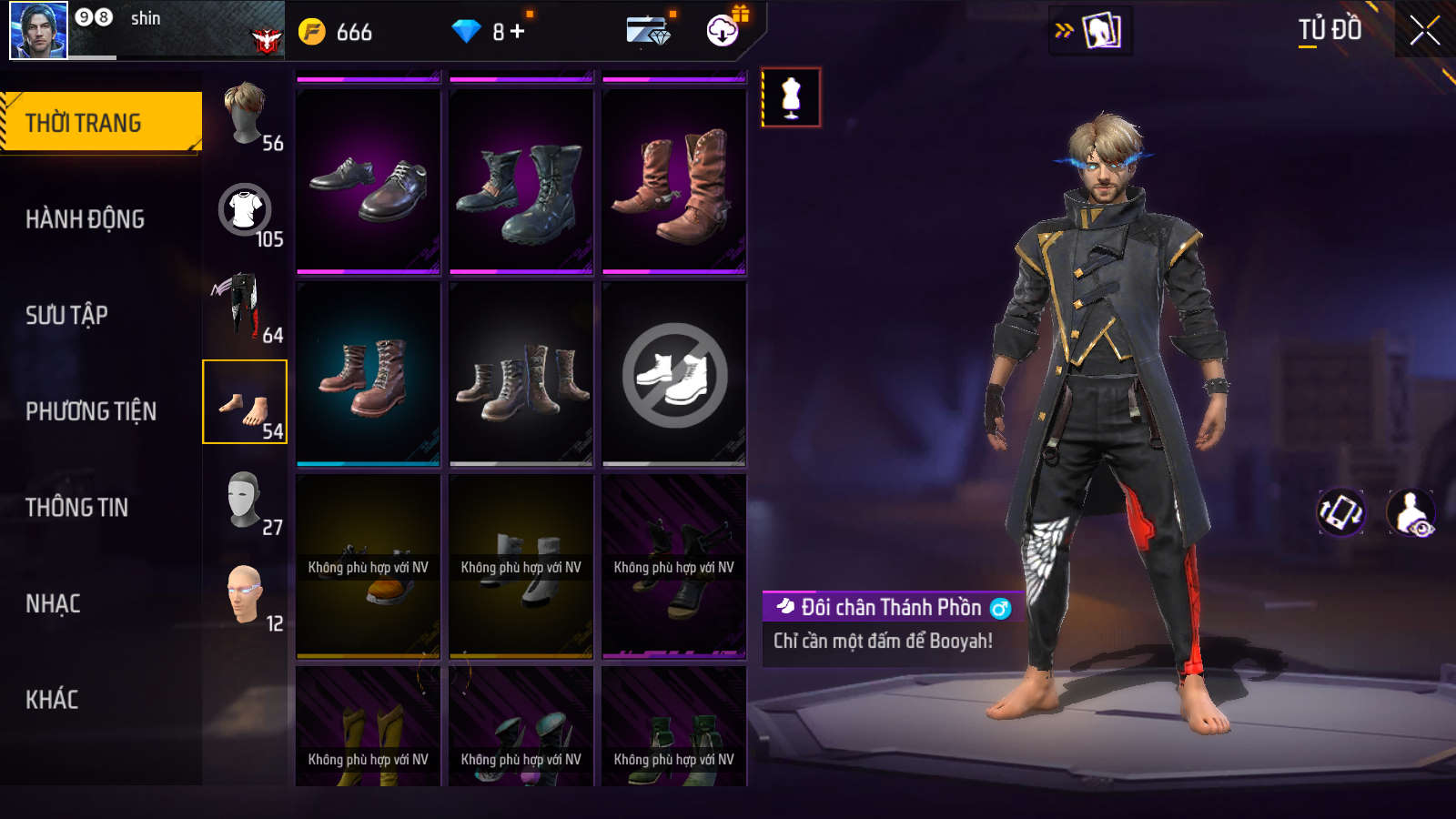Open the SƯU TẬP collection tab
Screen dimensions: 1456x819
point(66,315)
